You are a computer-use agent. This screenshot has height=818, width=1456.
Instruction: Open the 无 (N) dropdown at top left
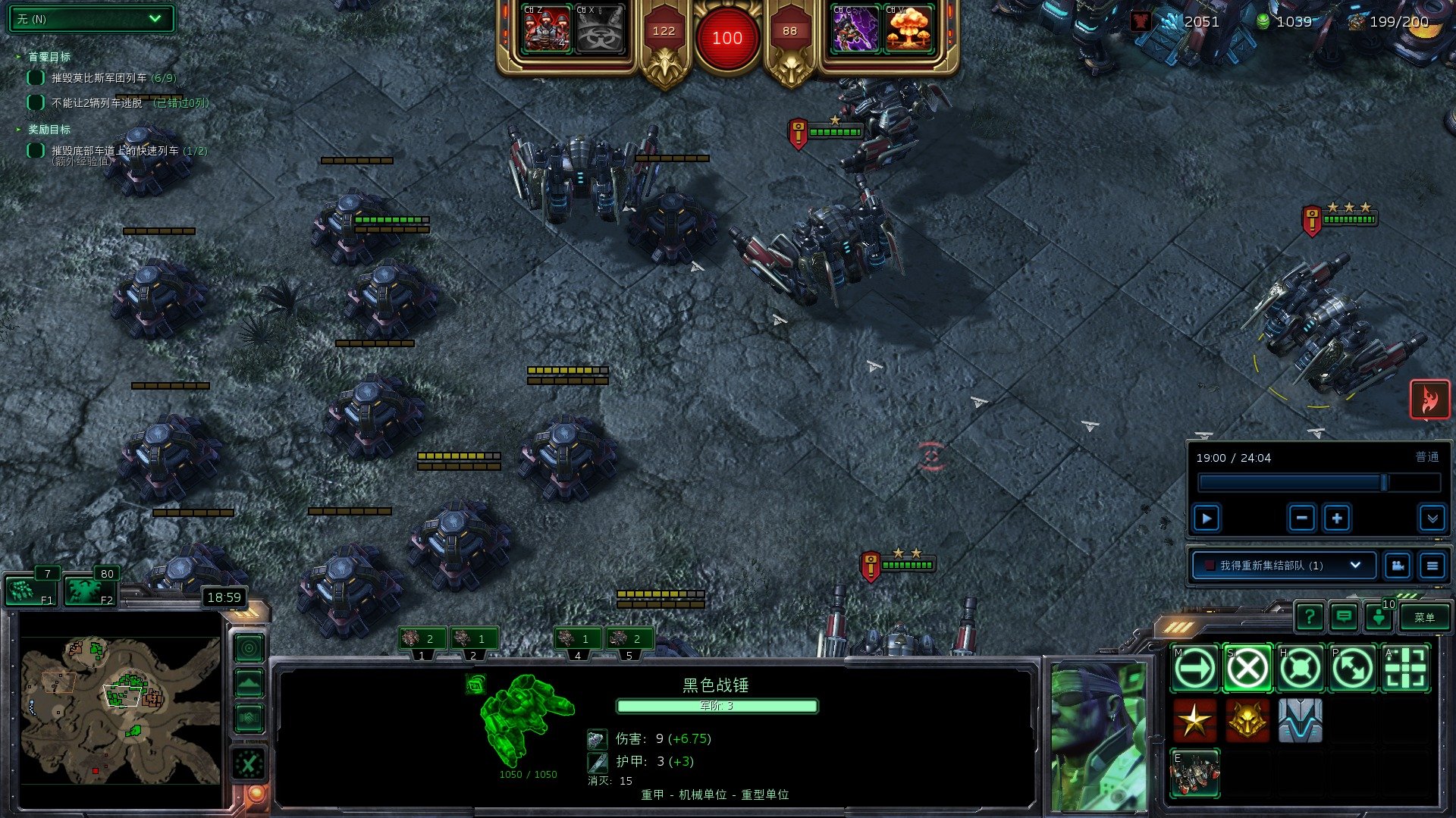click(x=90, y=19)
